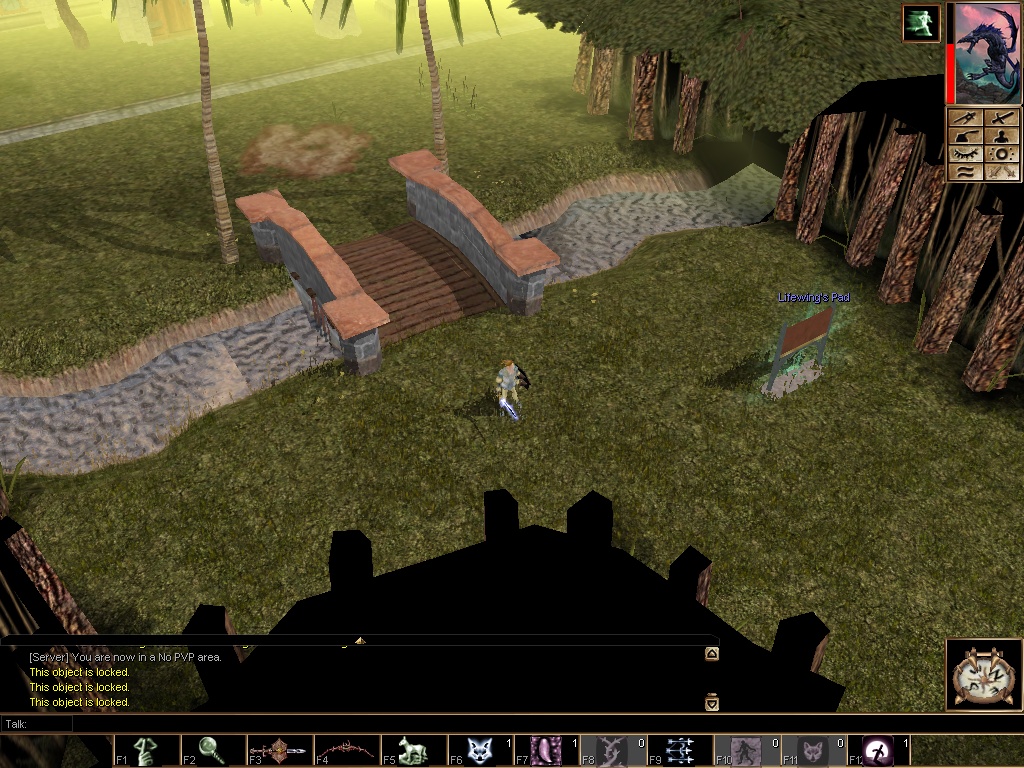Screen dimensions: 1024x768
Task: Use the F2 magnifying glass search slot
Action: click(214, 751)
